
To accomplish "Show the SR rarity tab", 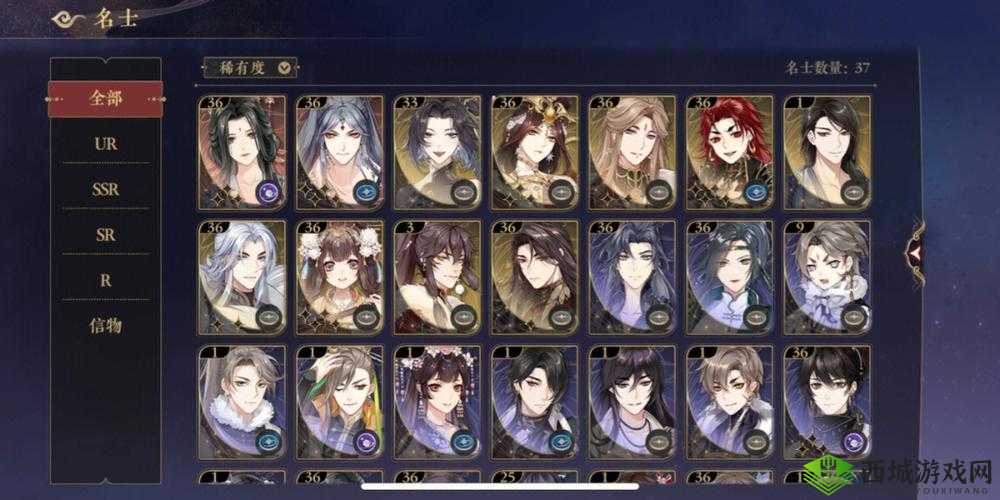I will [x=105, y=234].
